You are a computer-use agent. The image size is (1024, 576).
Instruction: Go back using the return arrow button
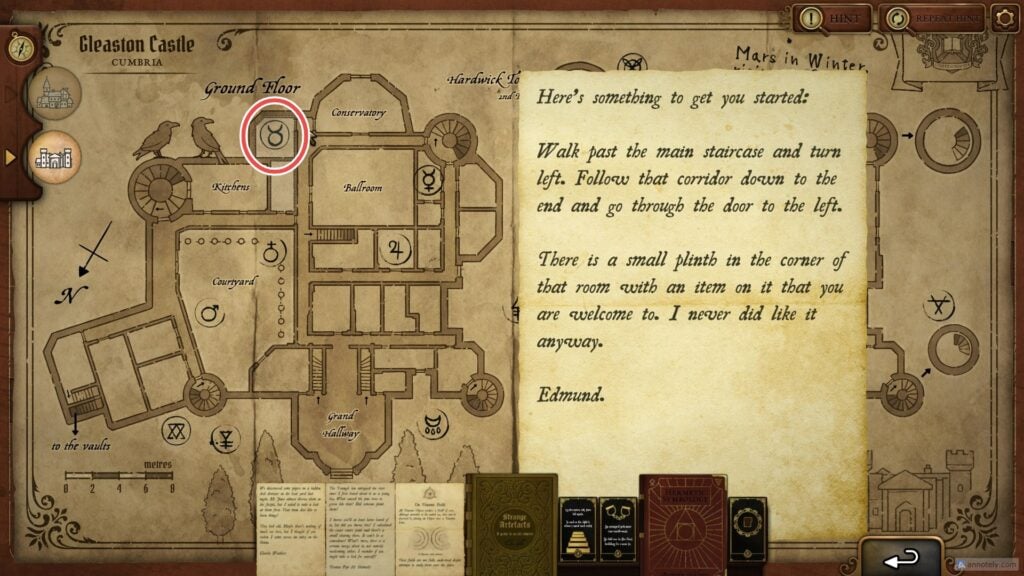pyautogui.click(x=900, y=555)
